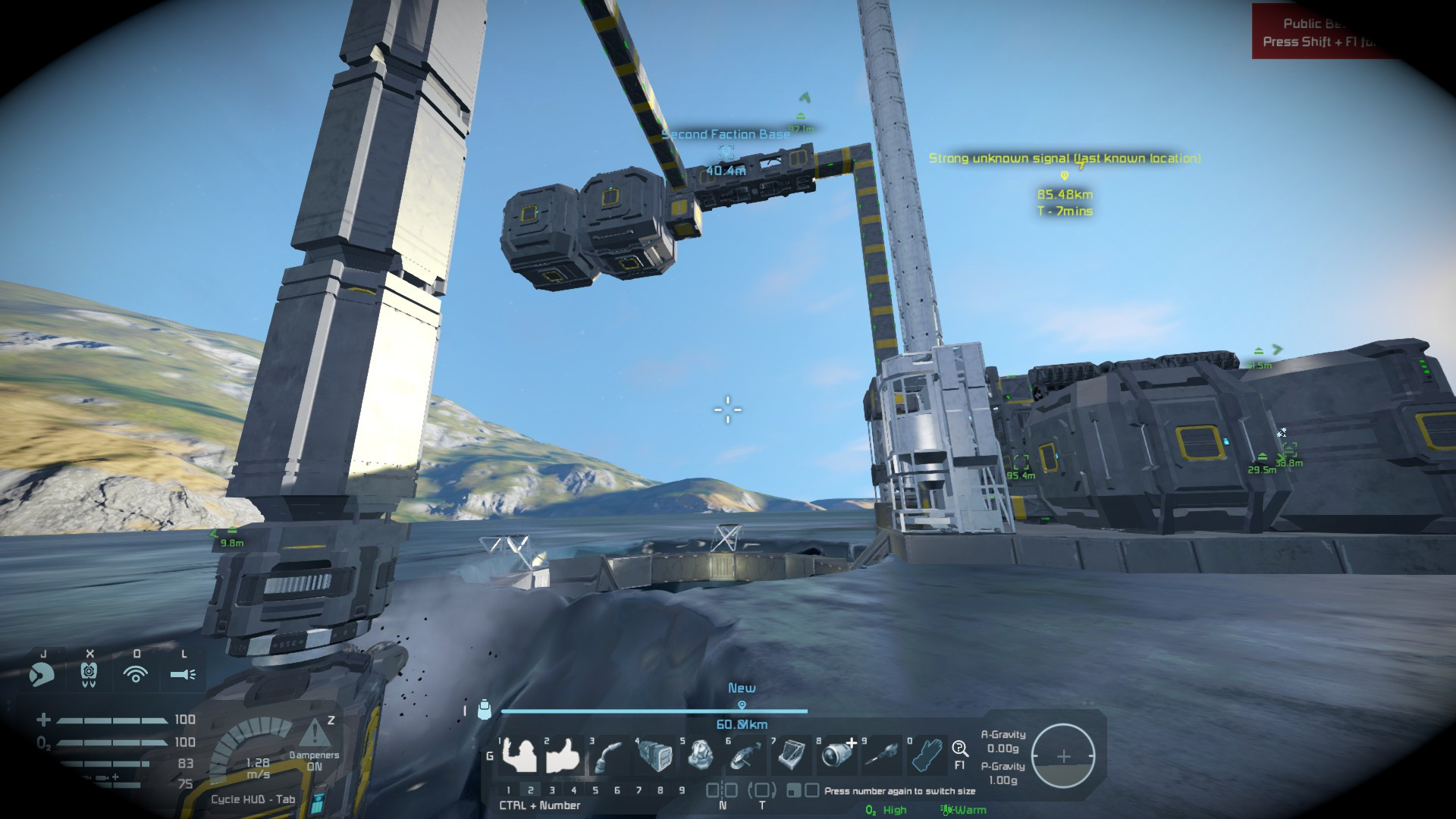Image resolution: width=1456 pixels, height=819 pixels.
Task: Open the help magnifier icon
Action: click(960, 749)
